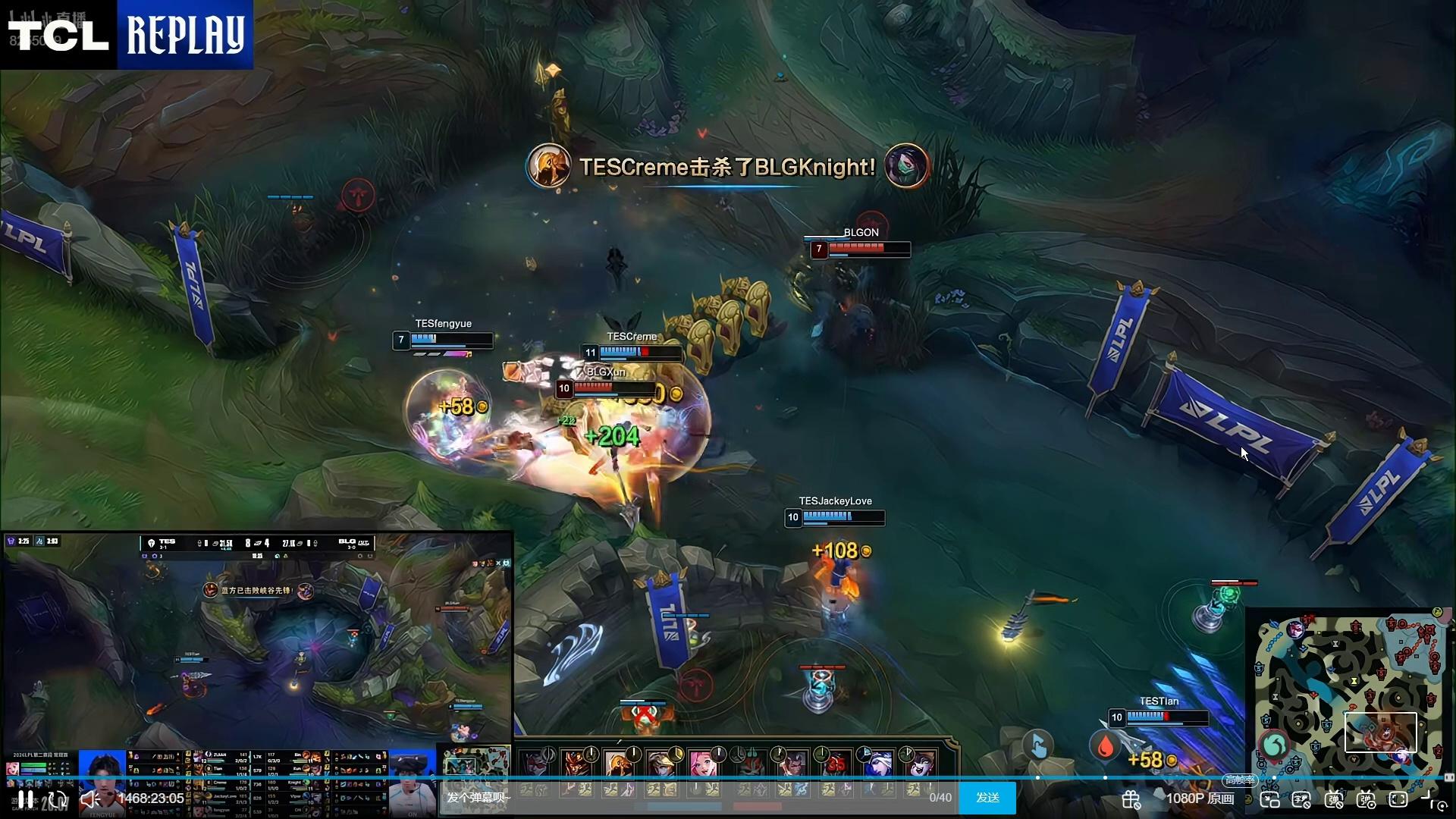1456x819 pixels.
Task: Jump to the red blood-drop timeline marker
Action: coord(1105,746)
